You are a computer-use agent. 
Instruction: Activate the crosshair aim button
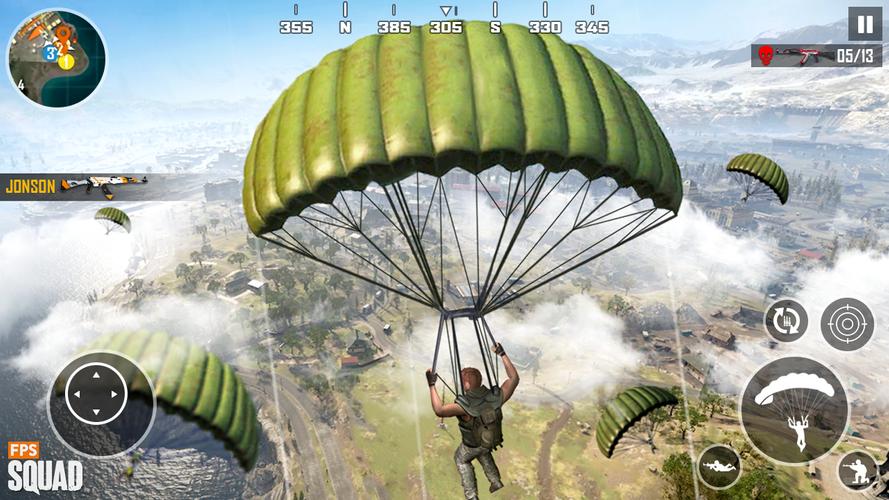pos(847,324)
